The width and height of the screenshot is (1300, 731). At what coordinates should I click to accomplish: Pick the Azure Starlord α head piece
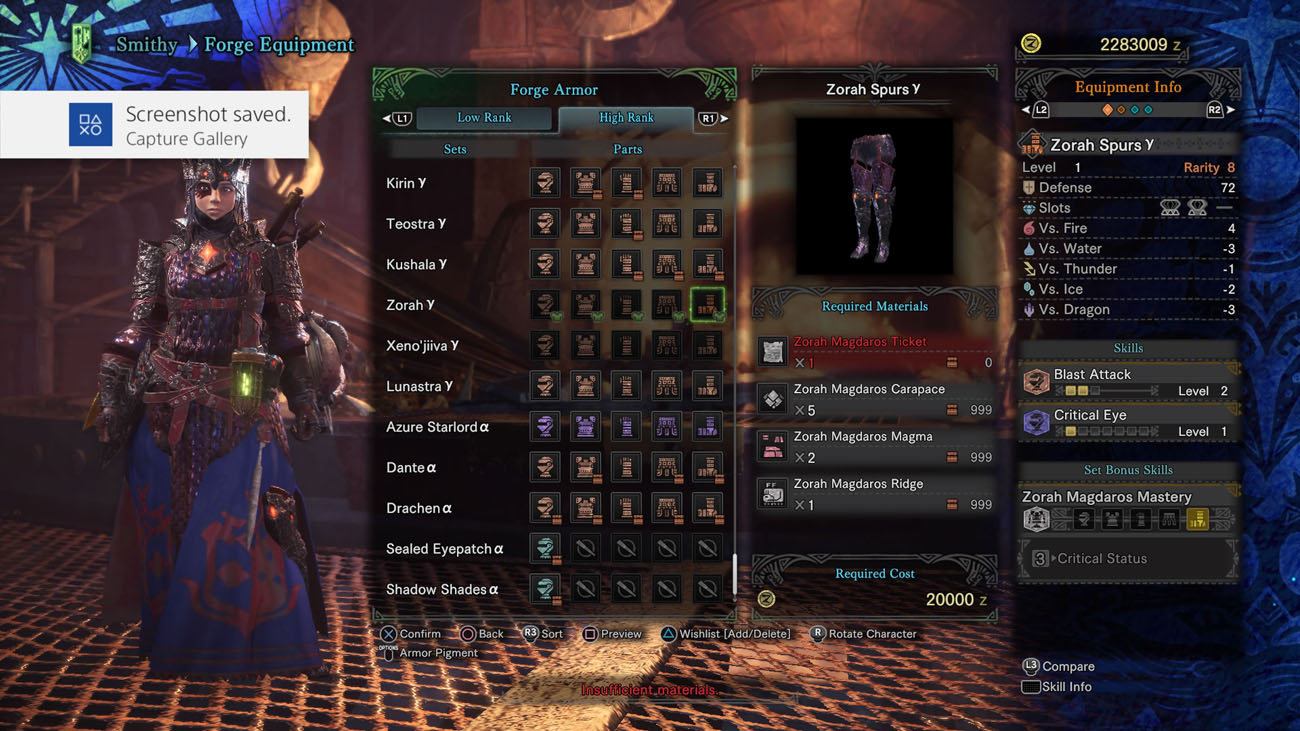tap(545, 427)
